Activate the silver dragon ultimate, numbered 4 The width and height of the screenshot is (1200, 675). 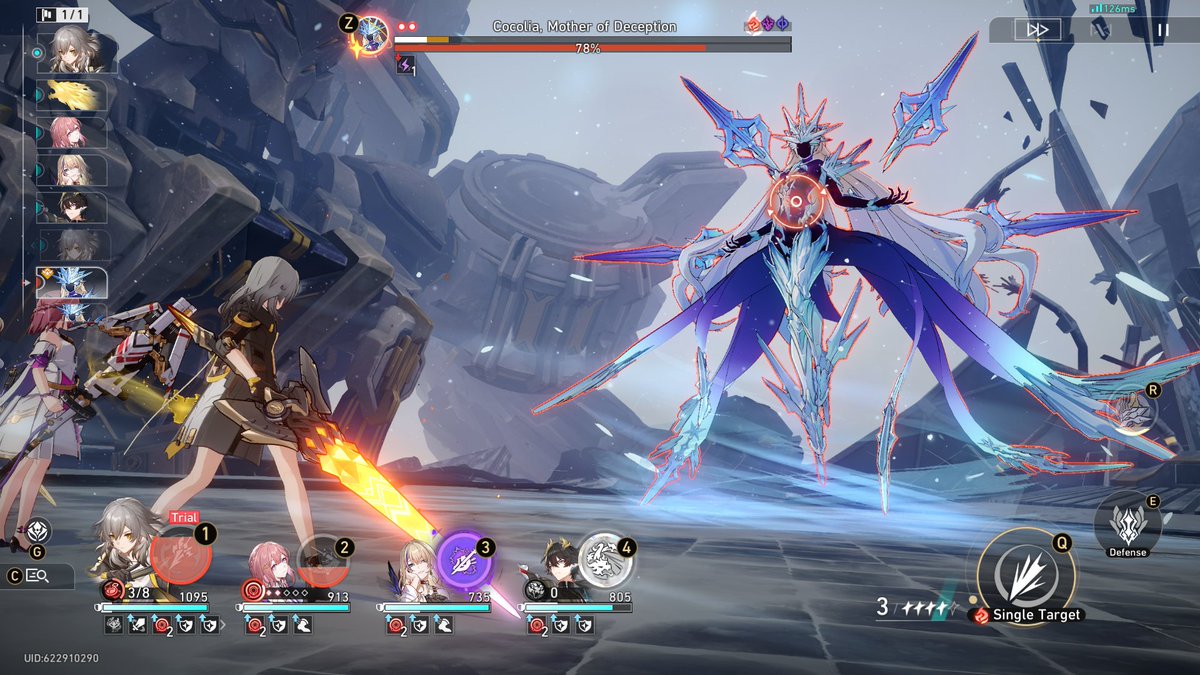click(606, 560)
